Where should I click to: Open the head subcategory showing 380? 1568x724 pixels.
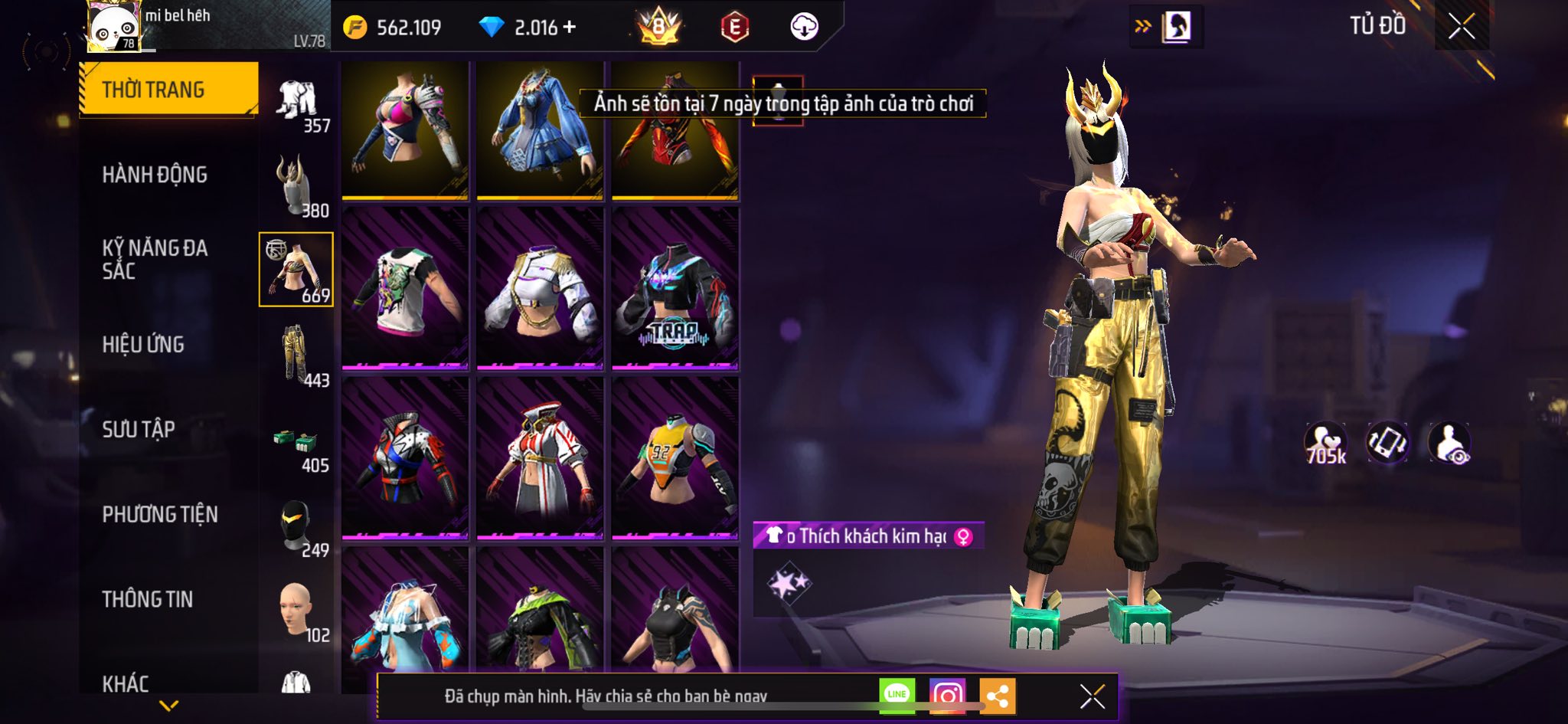[x=296, y=186]
